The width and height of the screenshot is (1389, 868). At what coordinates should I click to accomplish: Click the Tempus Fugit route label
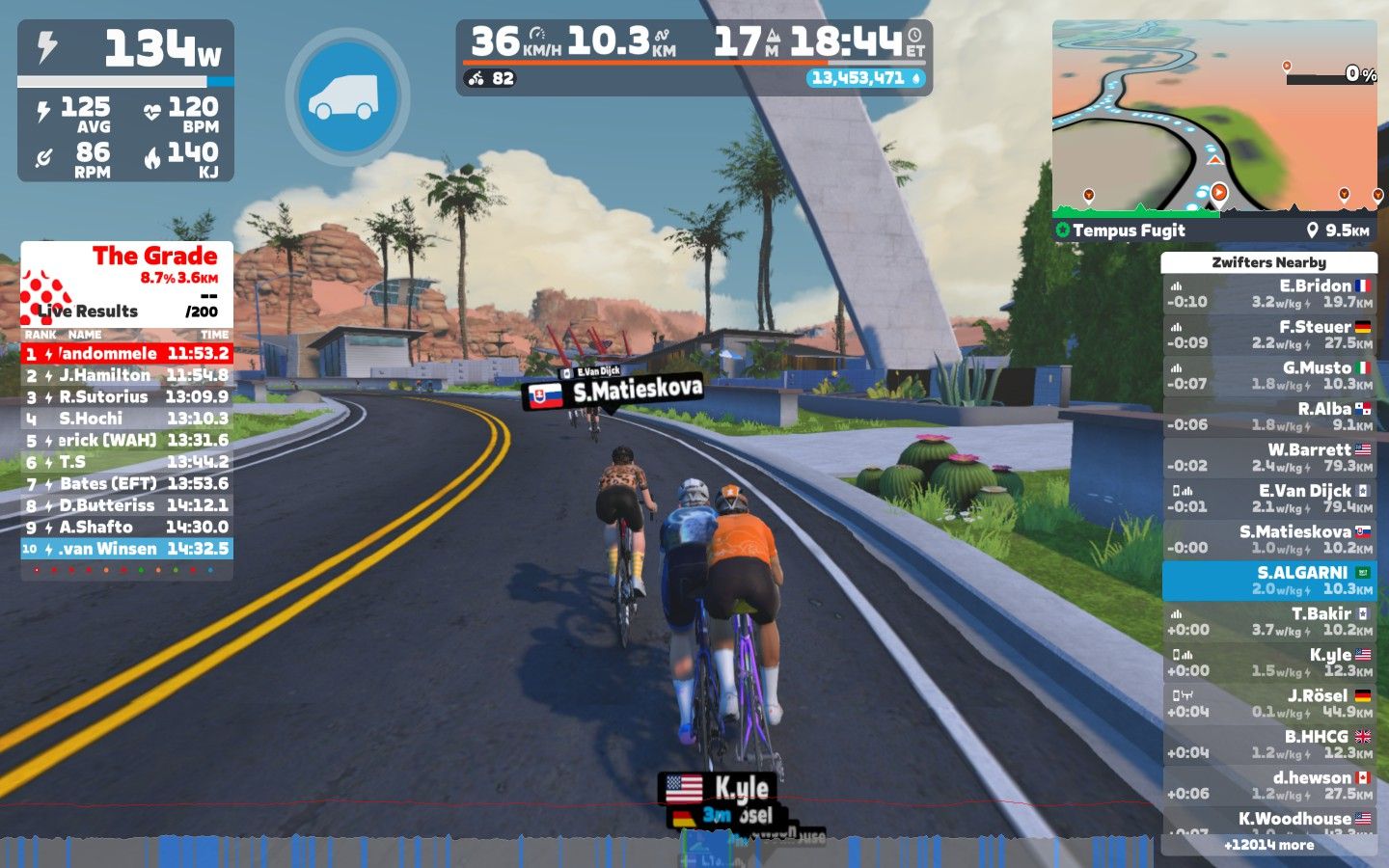tap(1129, 231)
